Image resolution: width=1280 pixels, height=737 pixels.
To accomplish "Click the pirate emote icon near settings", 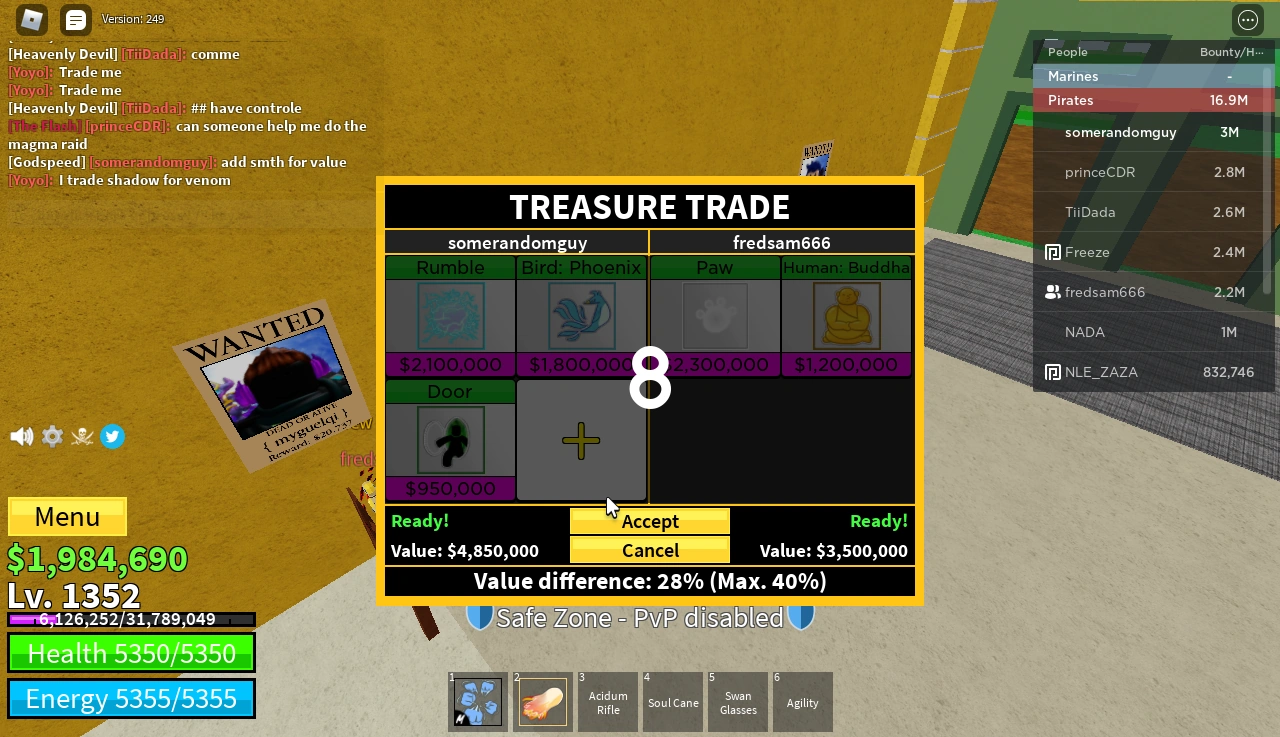I will tap(82, 436).
